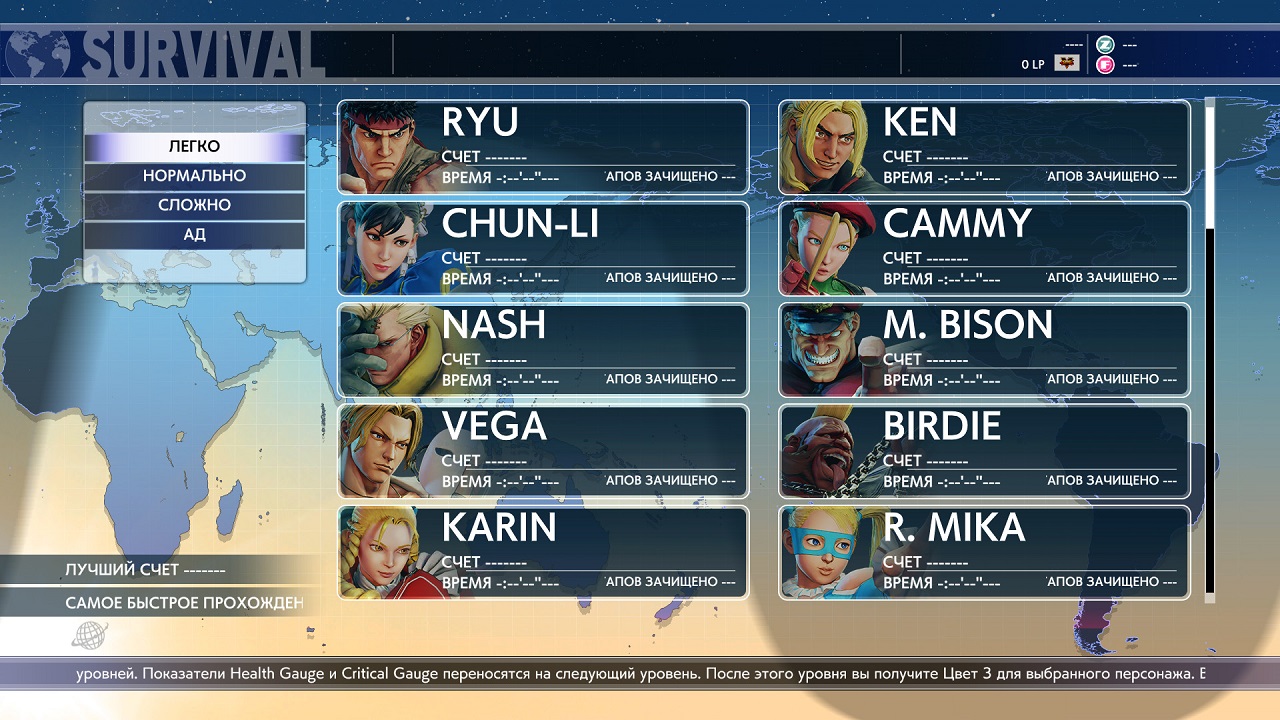
Task: Pick R. Mika from the list
Action: (984, 552)
